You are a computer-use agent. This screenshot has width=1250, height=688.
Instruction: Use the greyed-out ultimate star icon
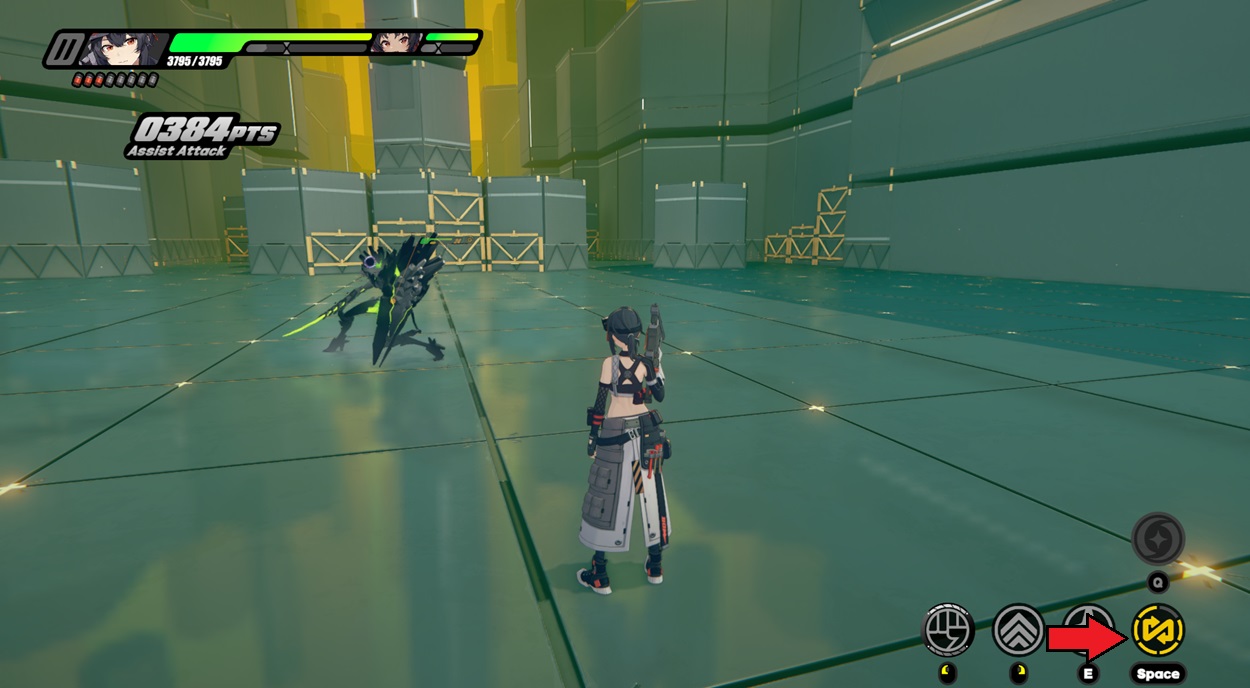[x=1158, y=539]
